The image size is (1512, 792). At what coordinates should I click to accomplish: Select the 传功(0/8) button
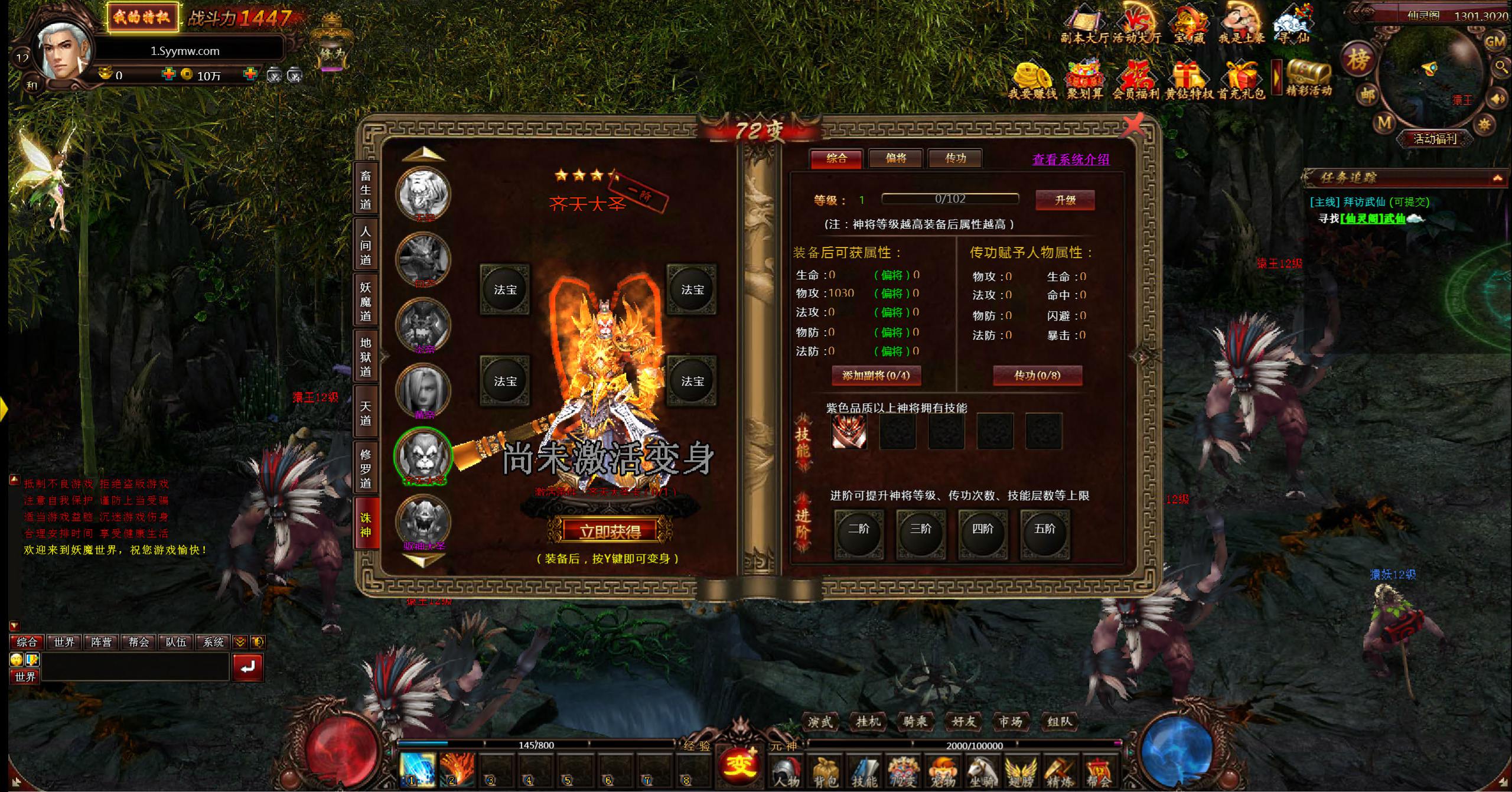pyautogui.click(x=1037, y=376)
